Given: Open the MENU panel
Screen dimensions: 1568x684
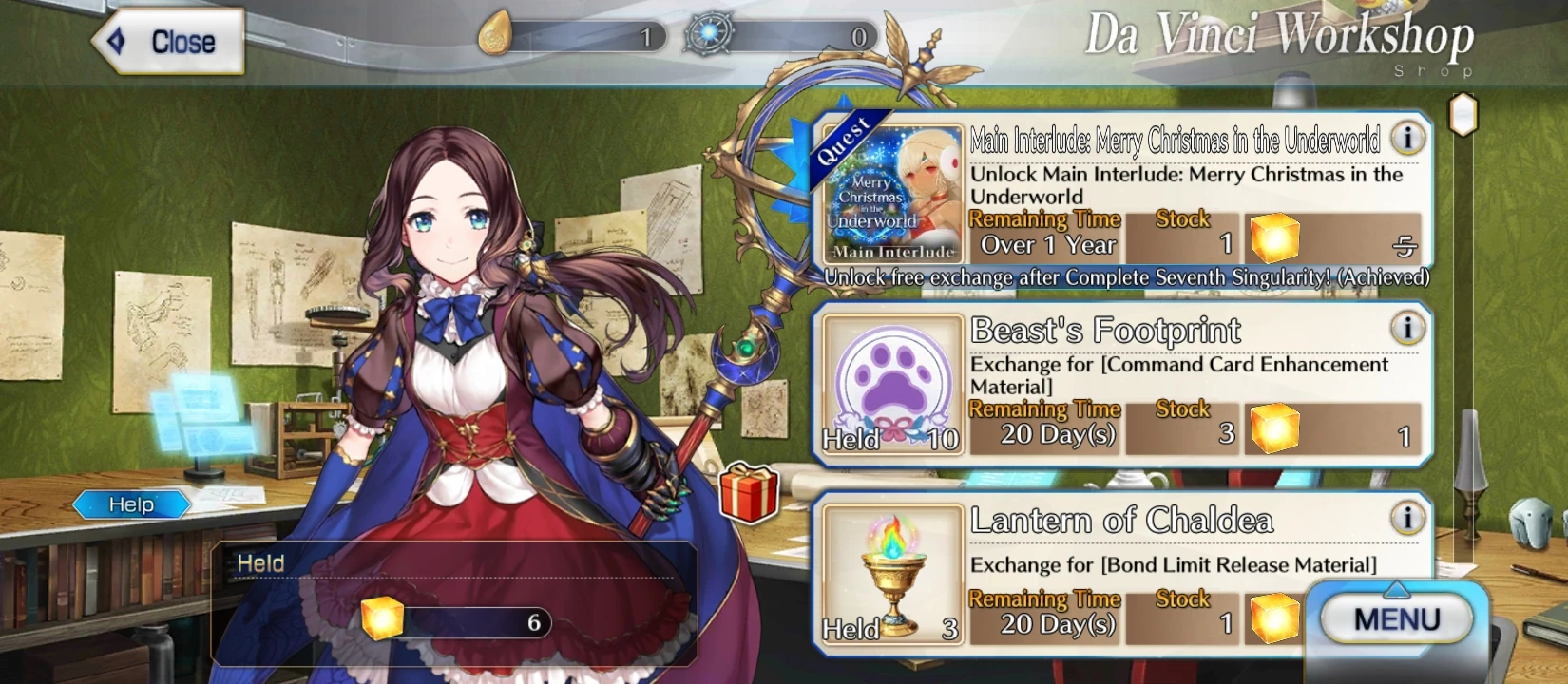Looking at the screenshot, I should click(1393, 618).
